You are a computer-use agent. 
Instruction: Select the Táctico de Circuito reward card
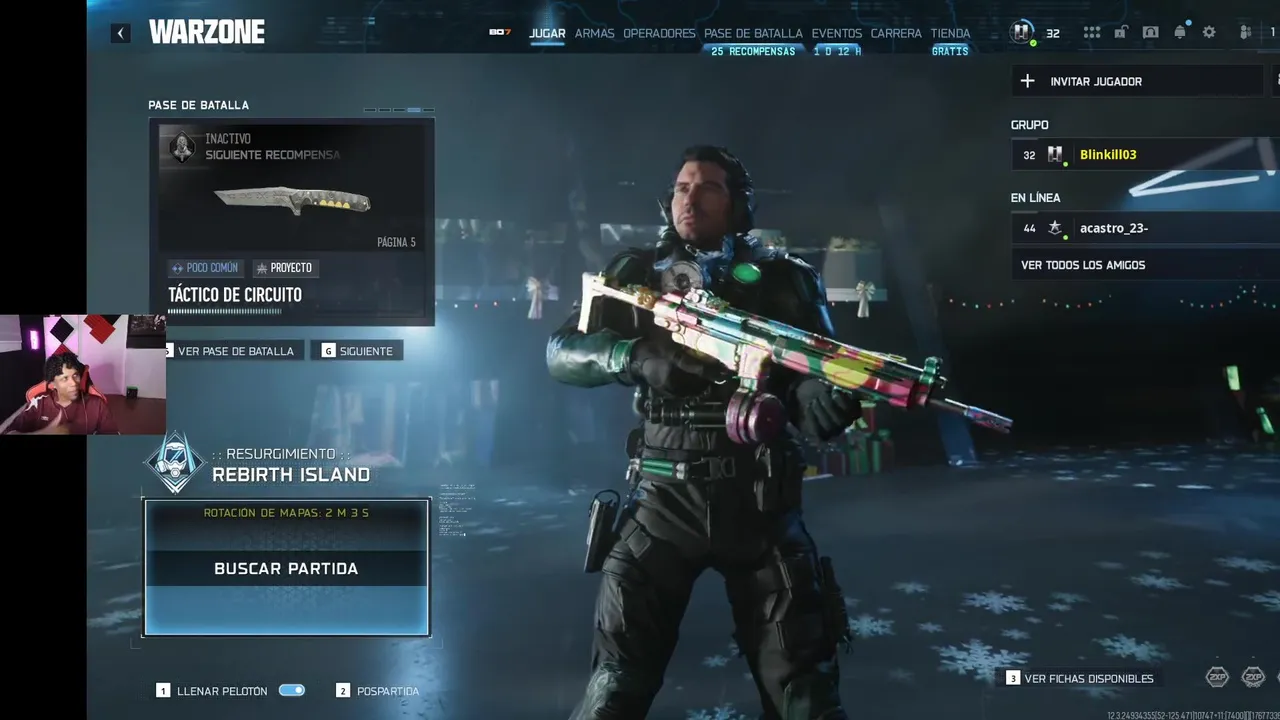click(x=291, y=221)
